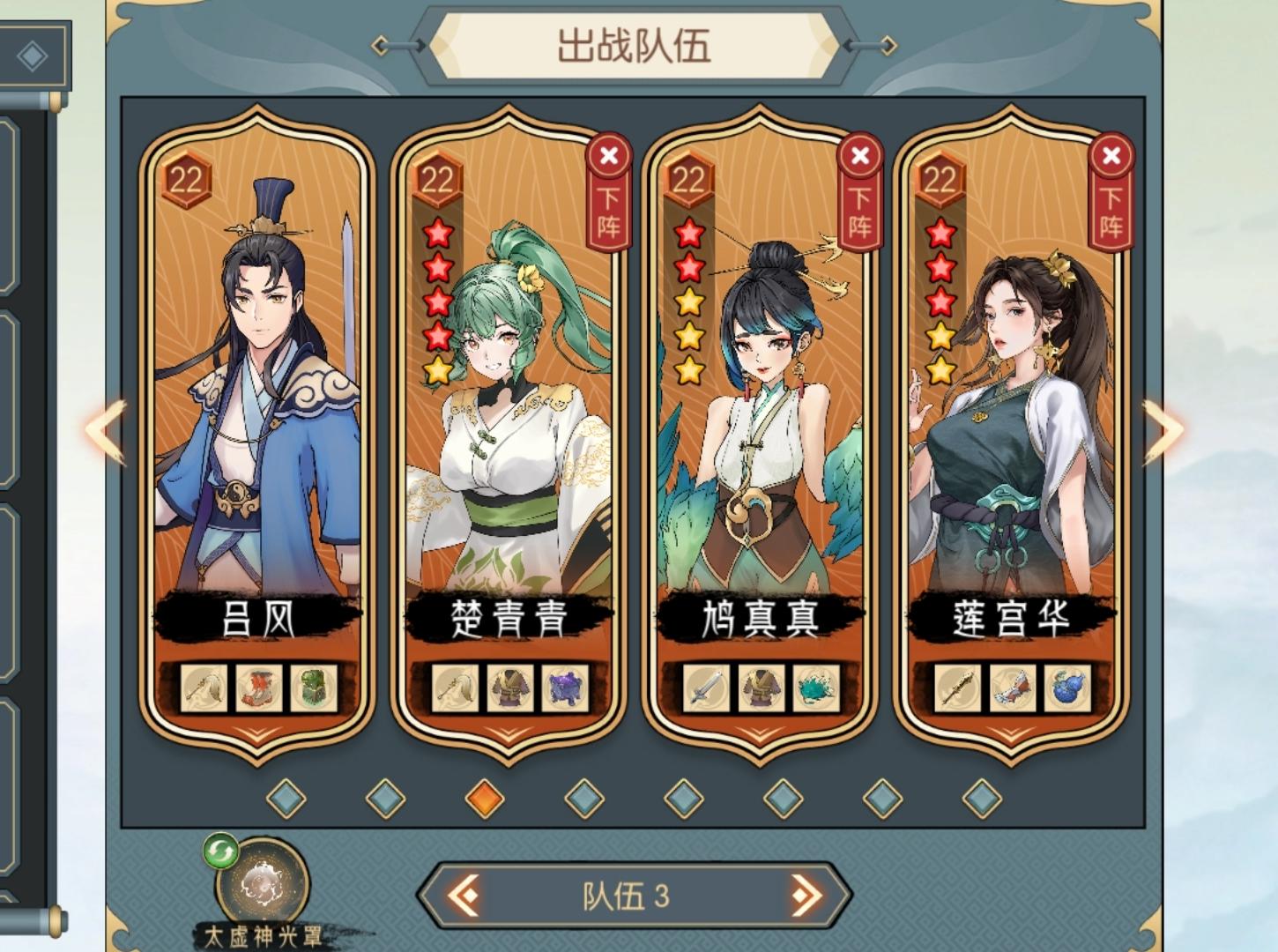Remove 楚青青 with her red X button
The image size is (1278, 952).
coord(608,156)
